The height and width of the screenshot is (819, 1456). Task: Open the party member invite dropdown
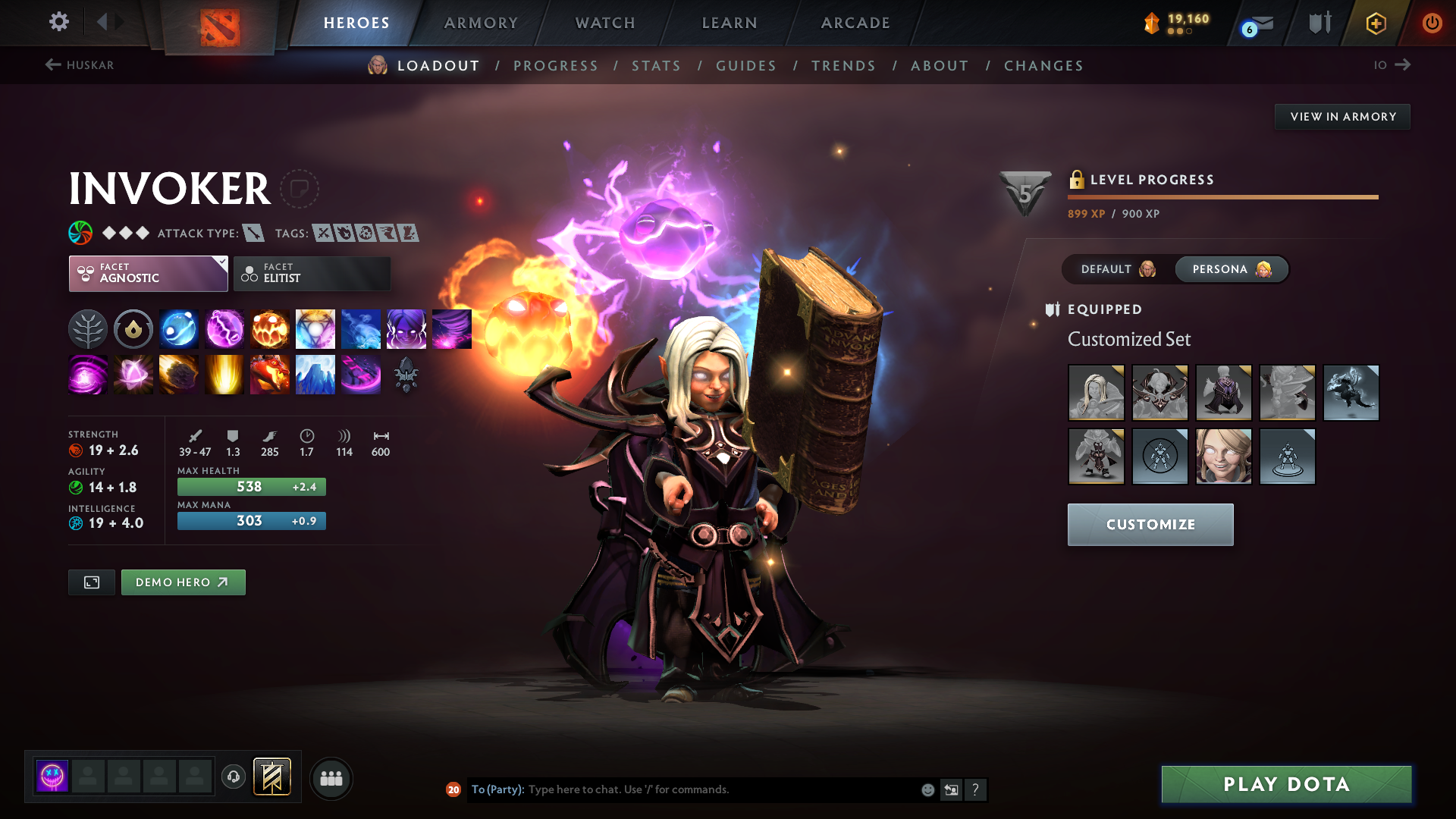tap(331, 778)
